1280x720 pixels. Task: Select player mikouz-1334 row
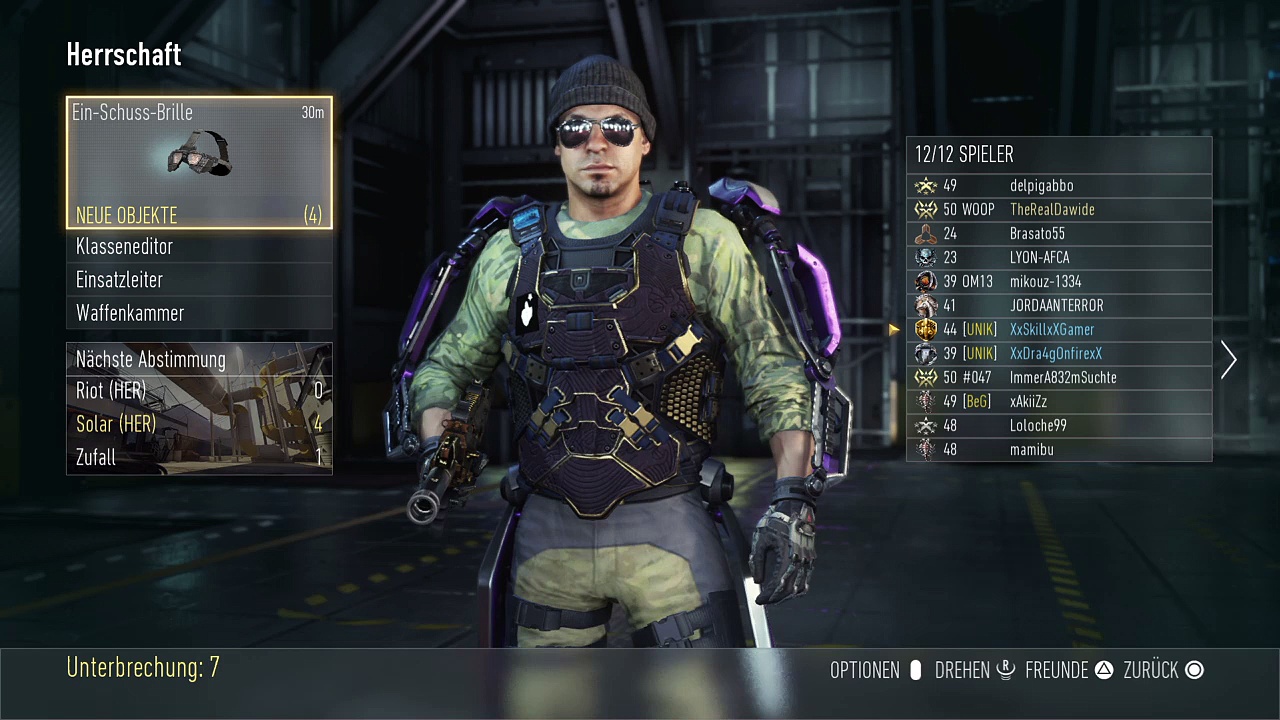pos(1059,282)
